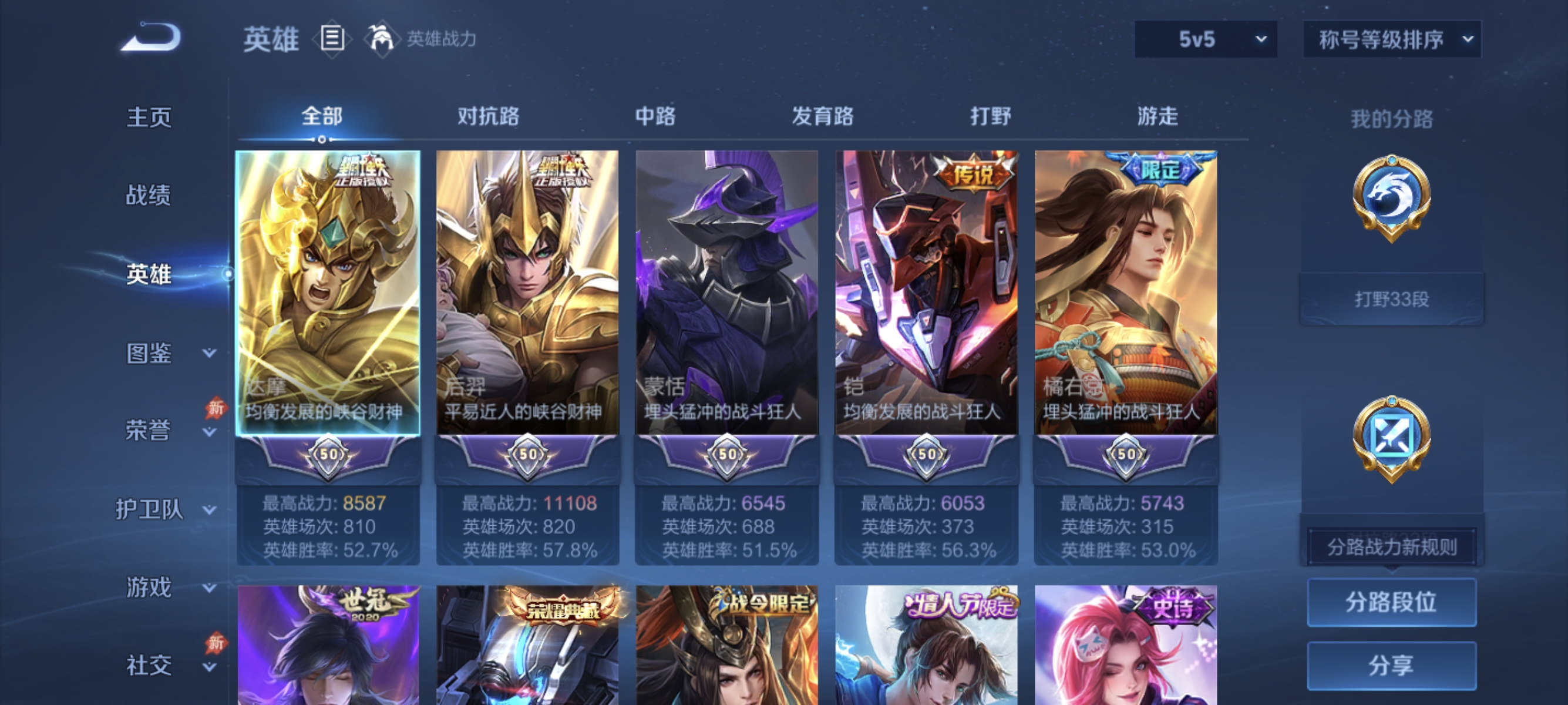Screen dimensions: 1568x705
Task: Click the 分路段位 button
Action: click(1392, 603)
